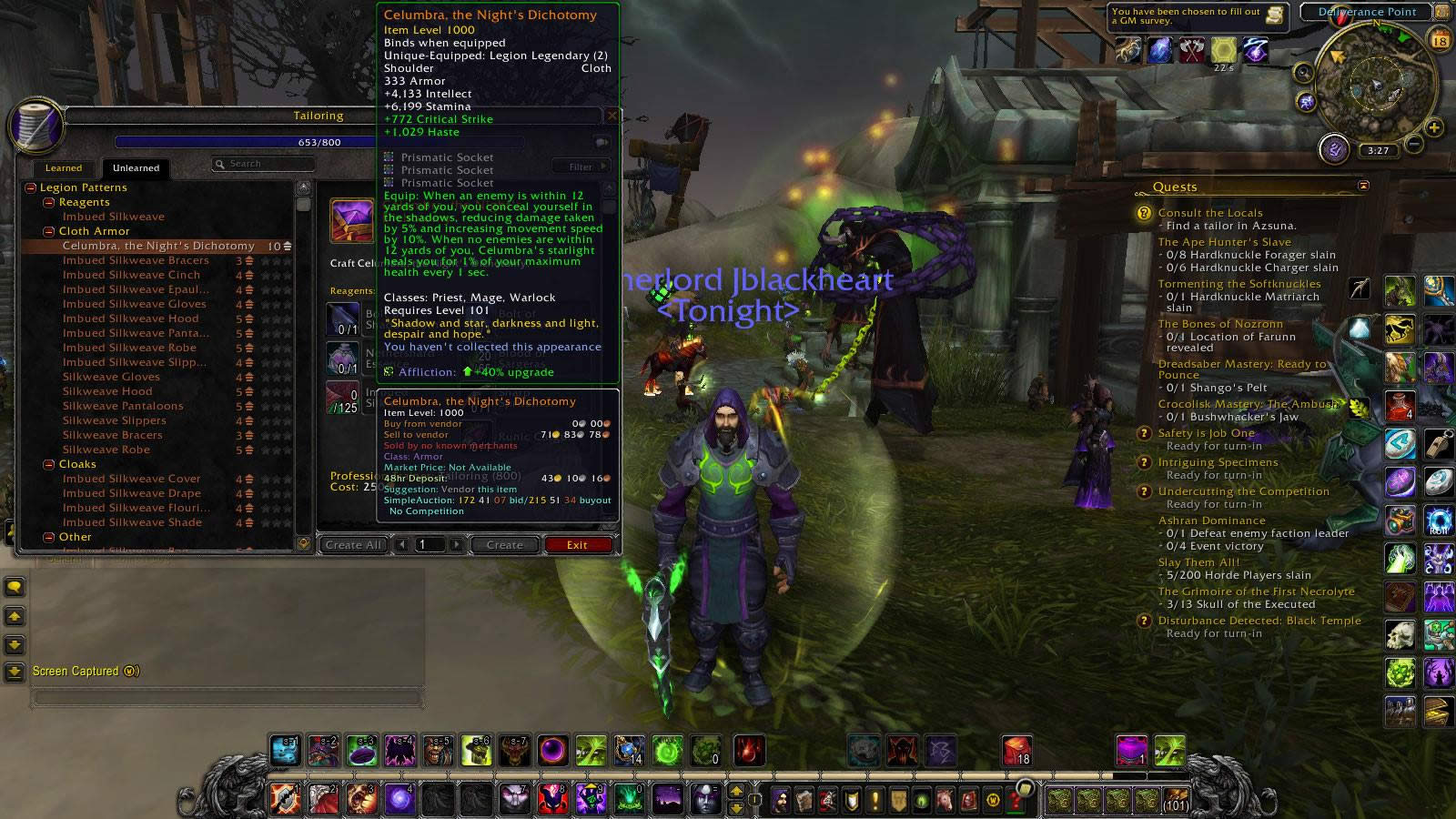Switch to the Learned tab

[63, 168]
